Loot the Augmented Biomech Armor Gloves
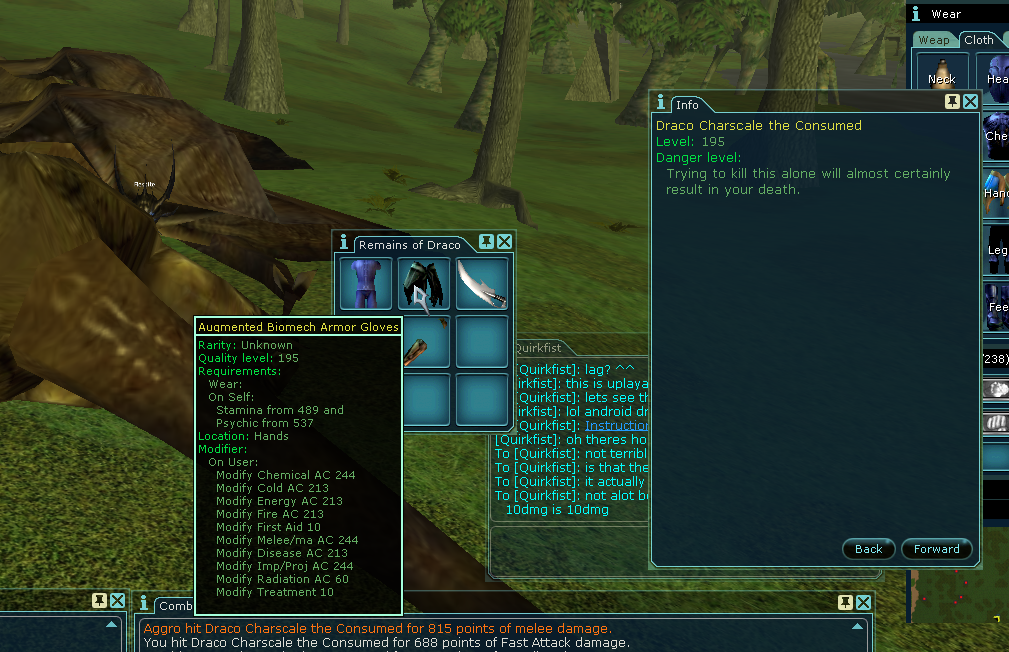Image resolution: width=1009 pixels, height=652 pixels. 424,283
